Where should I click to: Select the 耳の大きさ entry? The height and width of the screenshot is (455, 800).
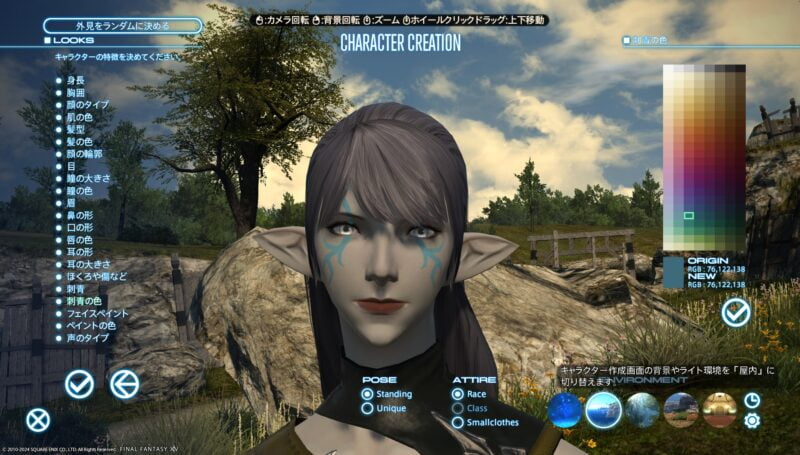click(x=87, y=265)
